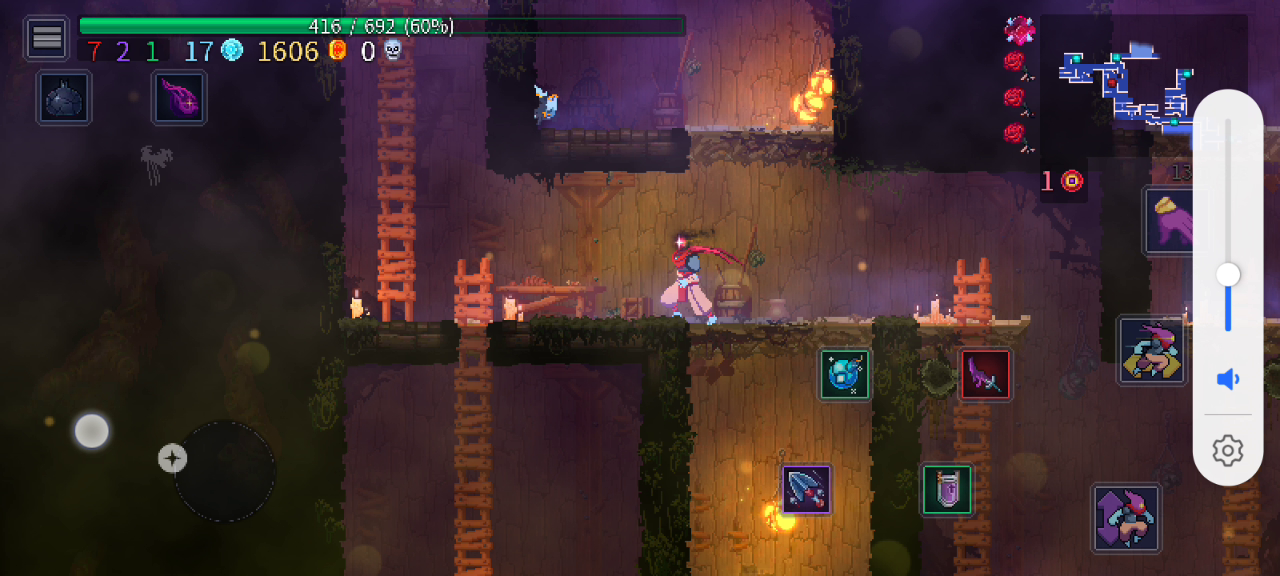This screenshot has width=1280, height=576.
Task: Attack with the purple sword weapon
Action: point(985,374)
